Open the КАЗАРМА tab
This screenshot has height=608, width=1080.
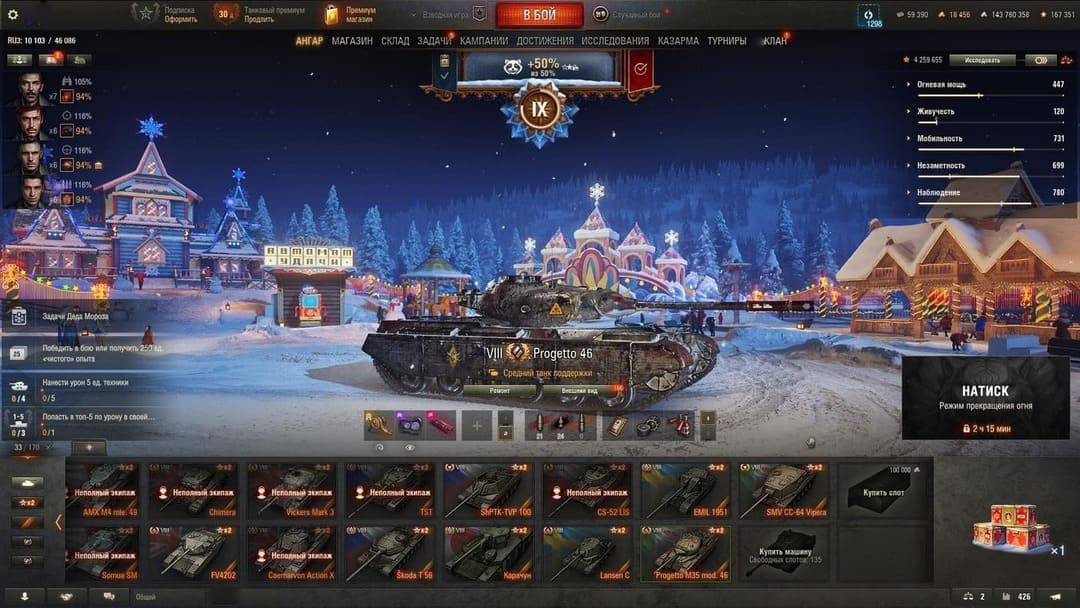pyautogui.click(x=679, y=41)
